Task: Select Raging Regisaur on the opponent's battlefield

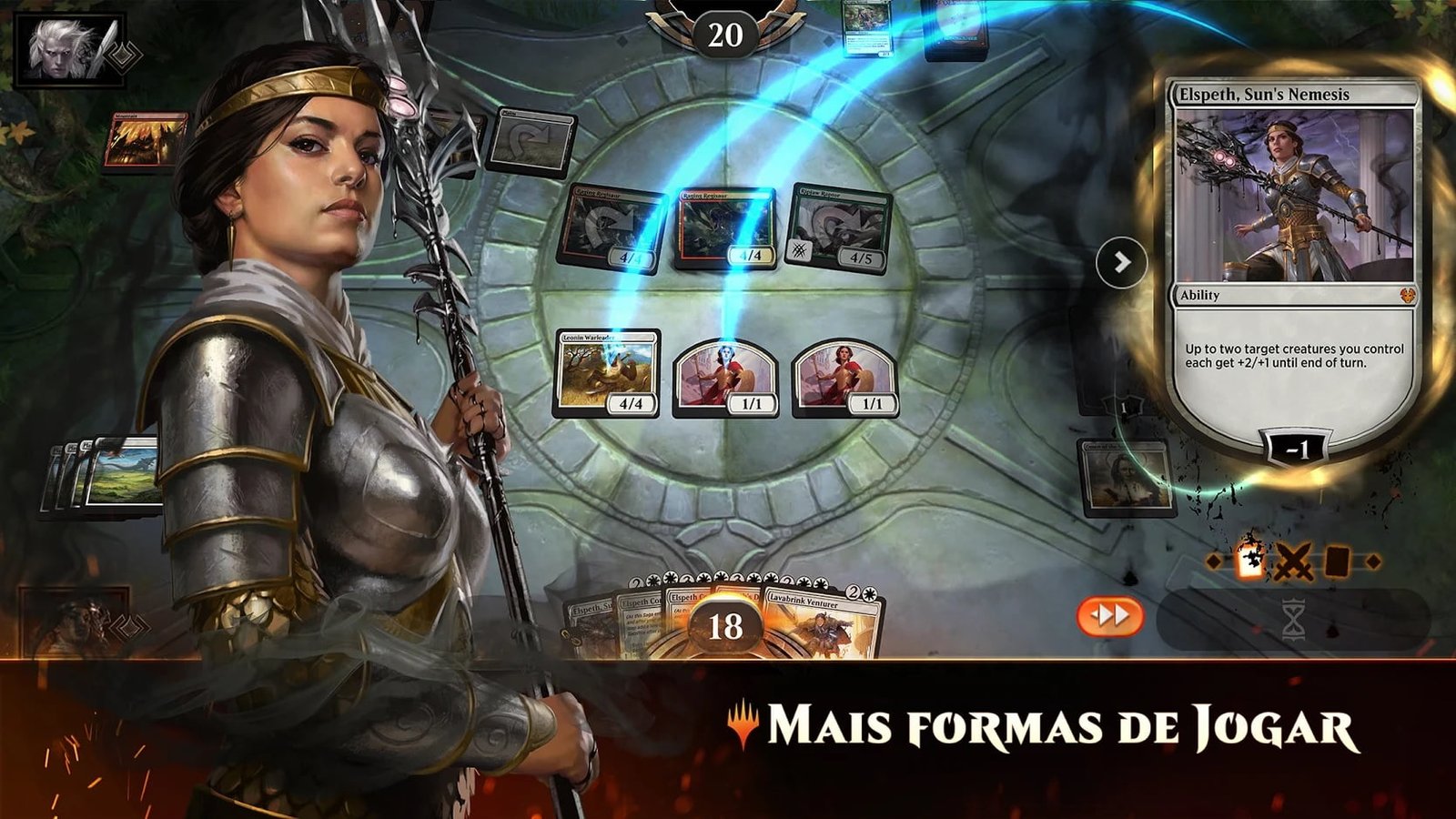Action: (725, 227)
